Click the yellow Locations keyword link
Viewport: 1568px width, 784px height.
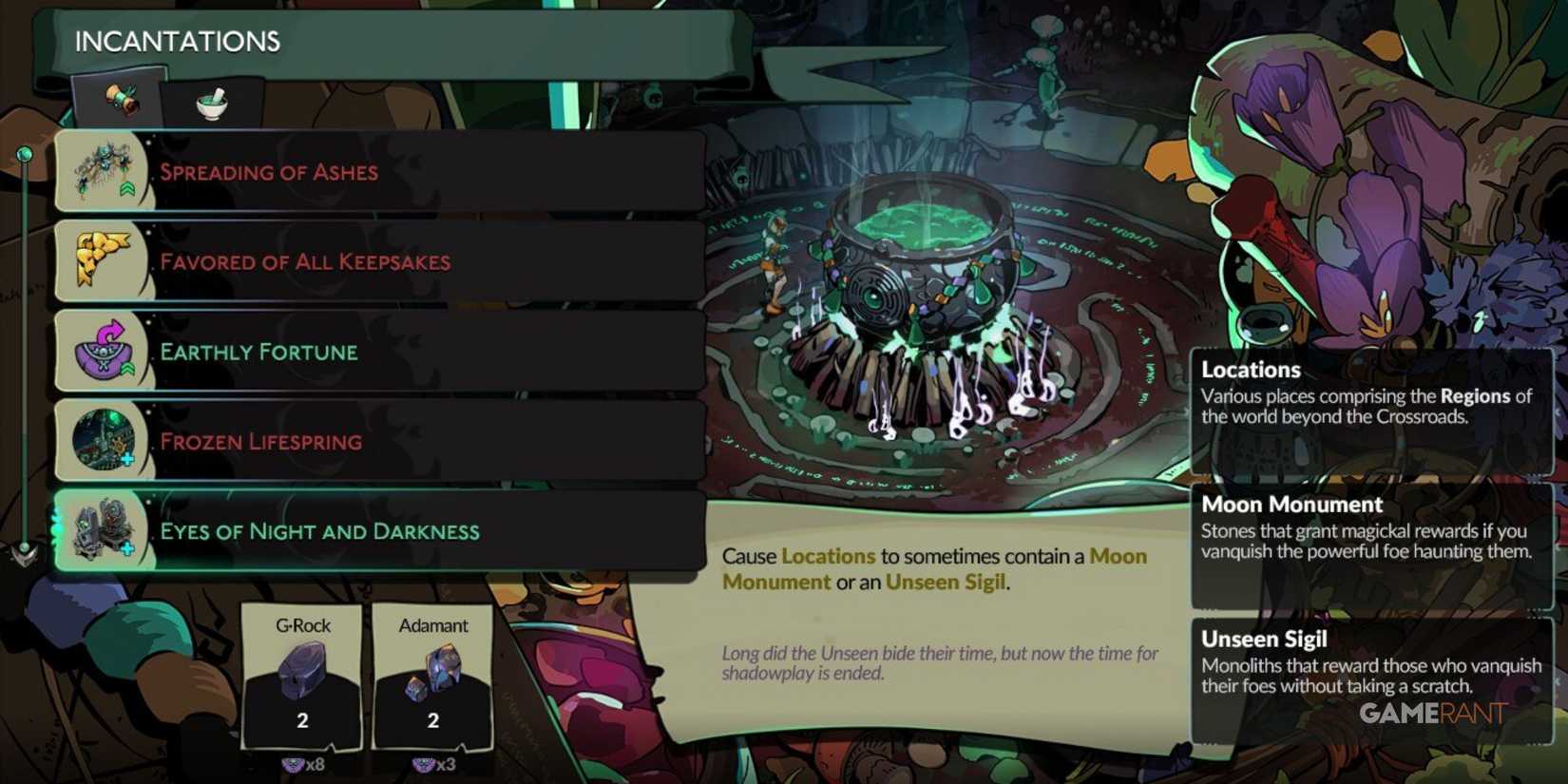coord(826,556)
